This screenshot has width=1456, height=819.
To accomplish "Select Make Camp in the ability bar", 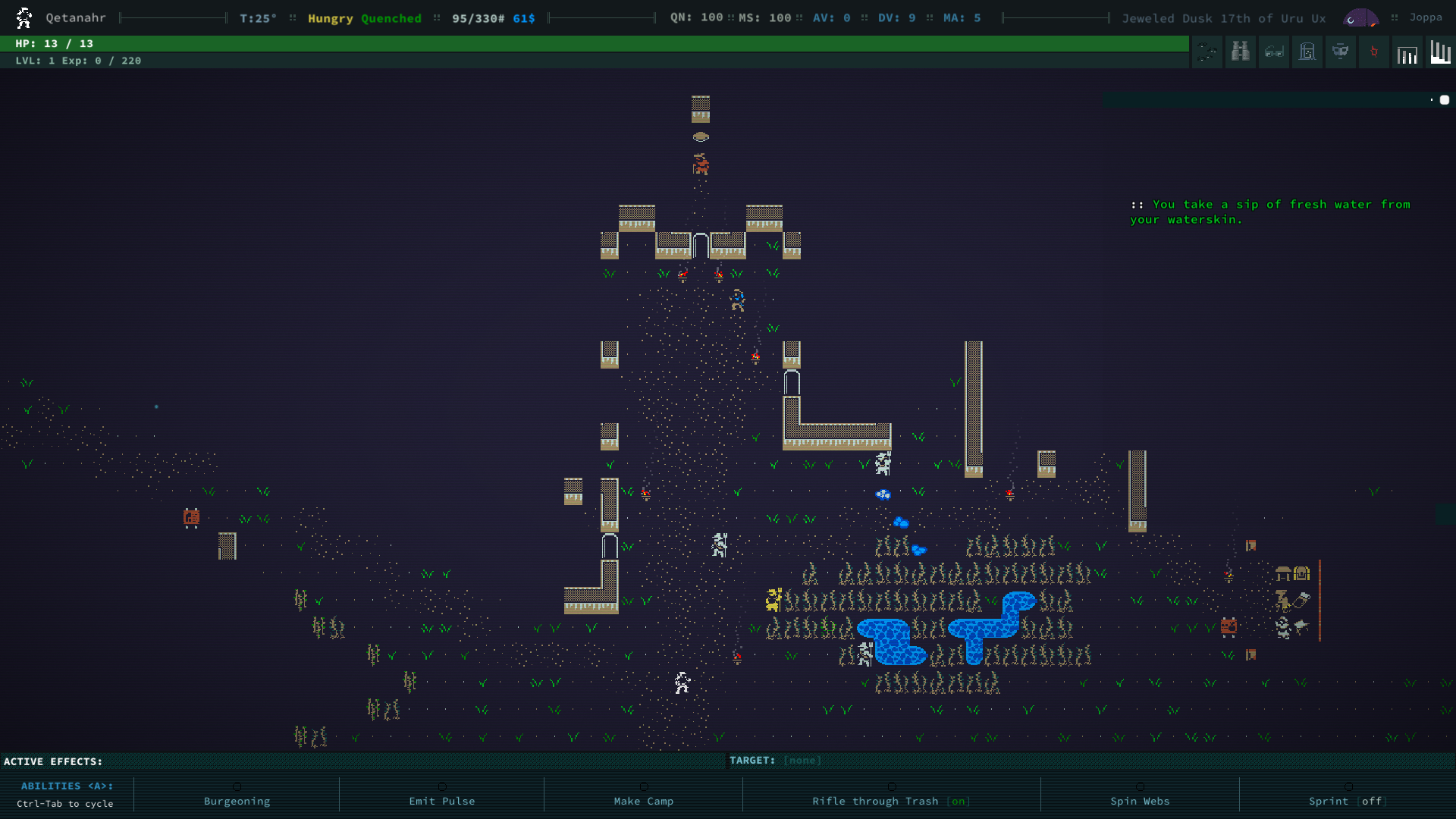I will pos(643,800).
